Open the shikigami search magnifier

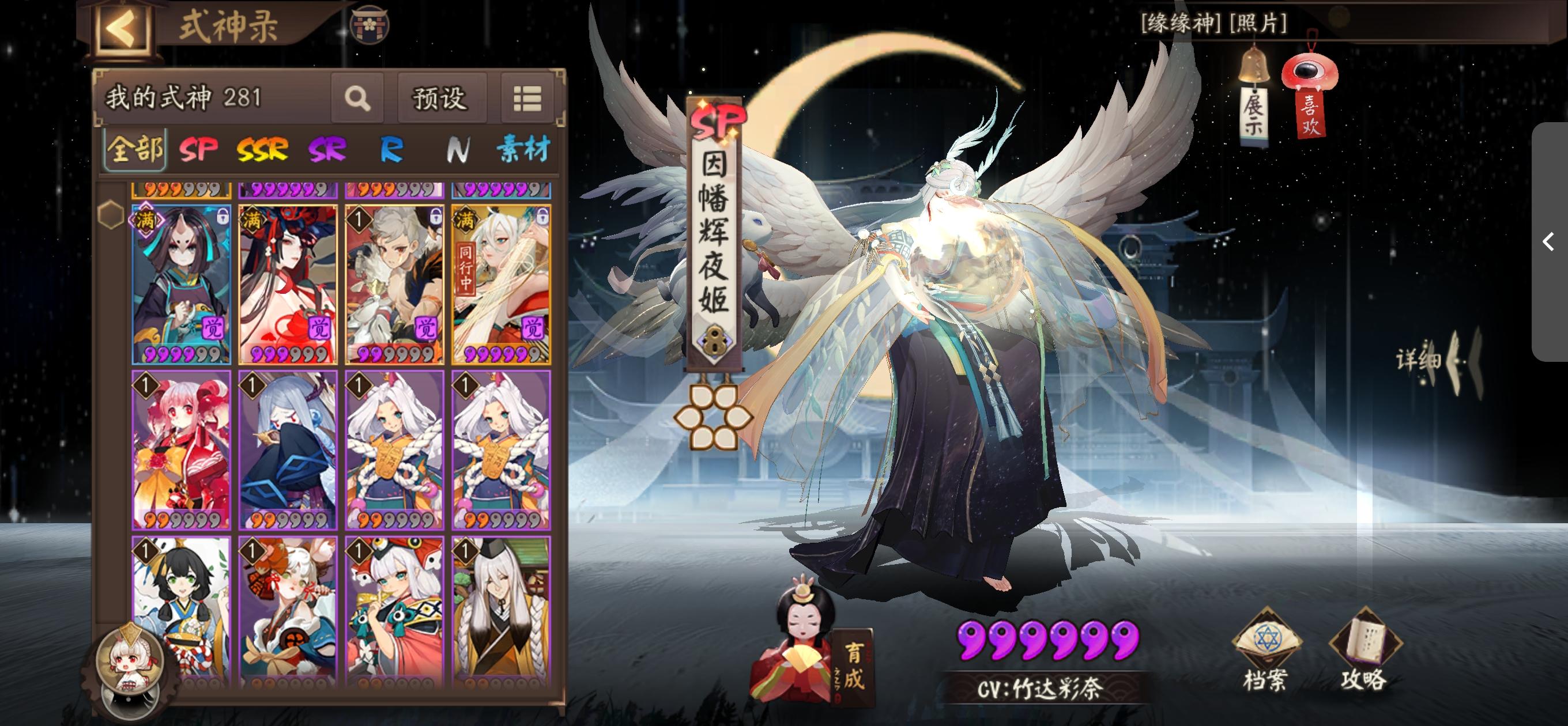click(358, 97)
